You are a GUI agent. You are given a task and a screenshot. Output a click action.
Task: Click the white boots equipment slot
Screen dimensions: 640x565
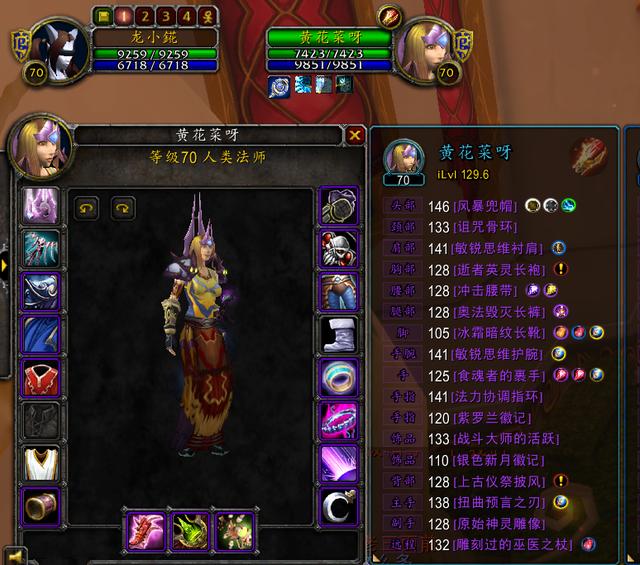(339, 335)
